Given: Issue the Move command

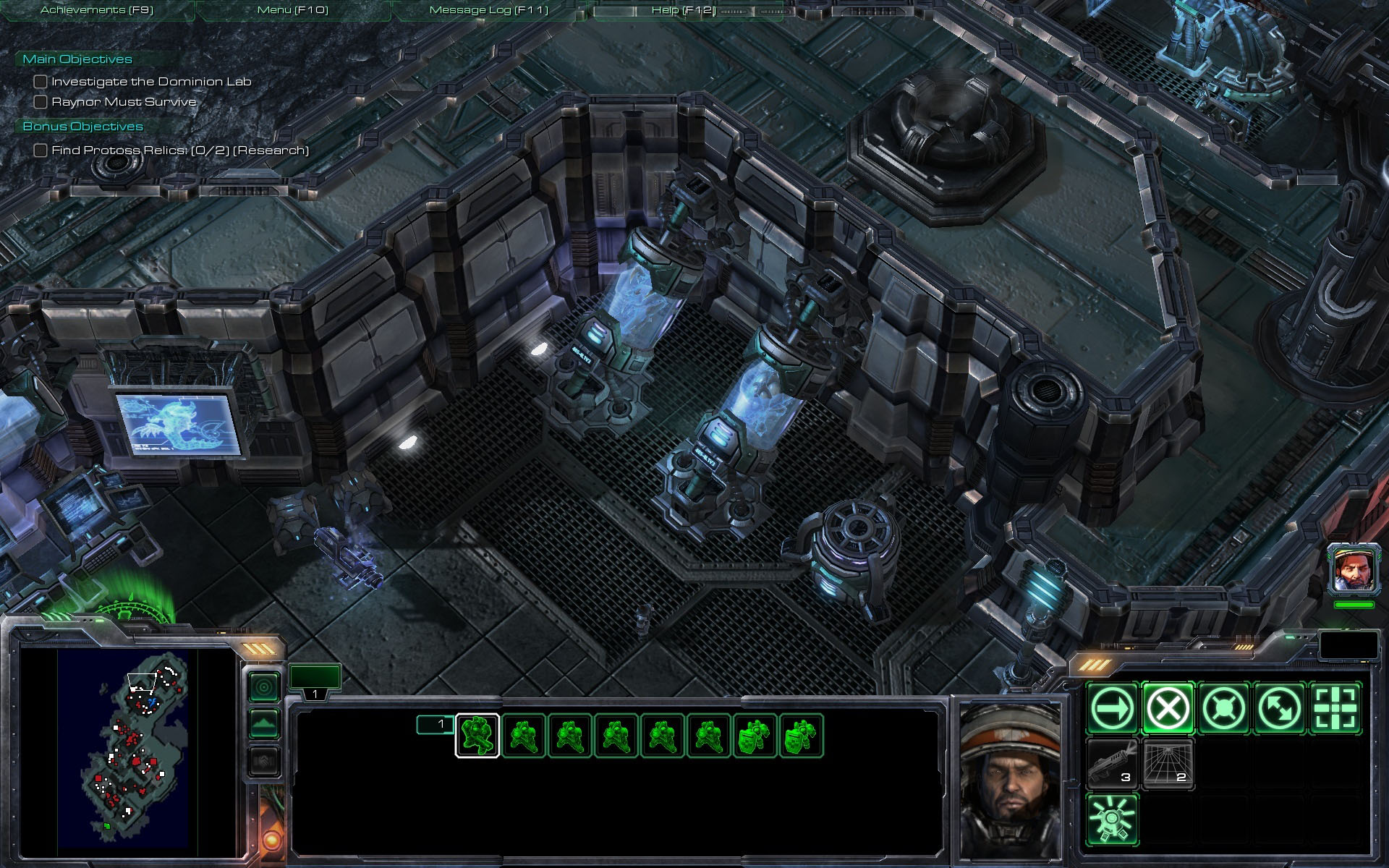Looking at the screenshot, I should (1112, 708).
